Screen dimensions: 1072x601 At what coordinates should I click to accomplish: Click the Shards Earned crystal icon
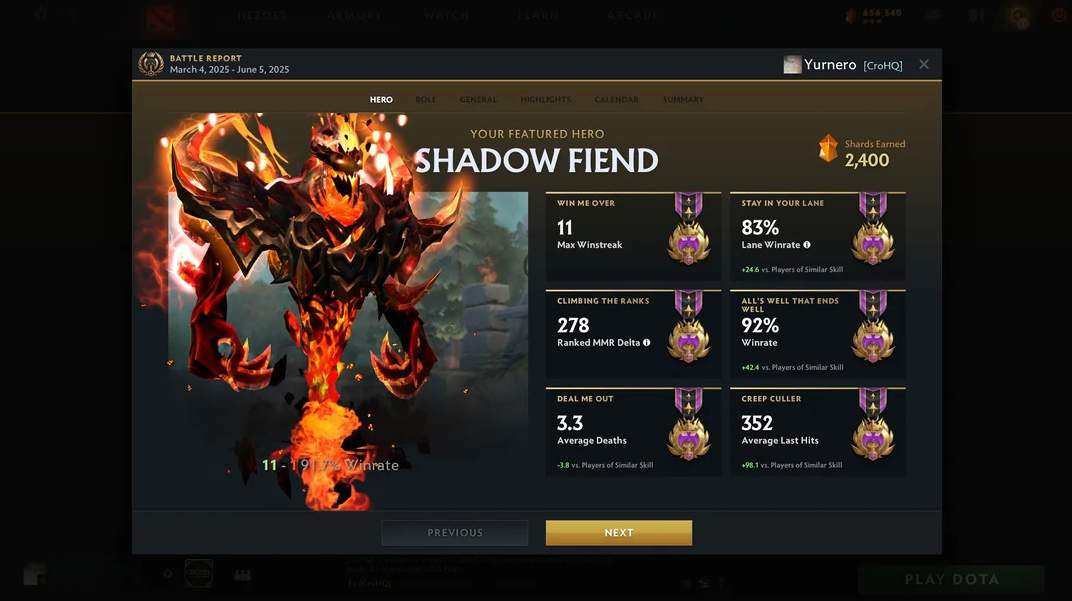click(x=828, y=149)
